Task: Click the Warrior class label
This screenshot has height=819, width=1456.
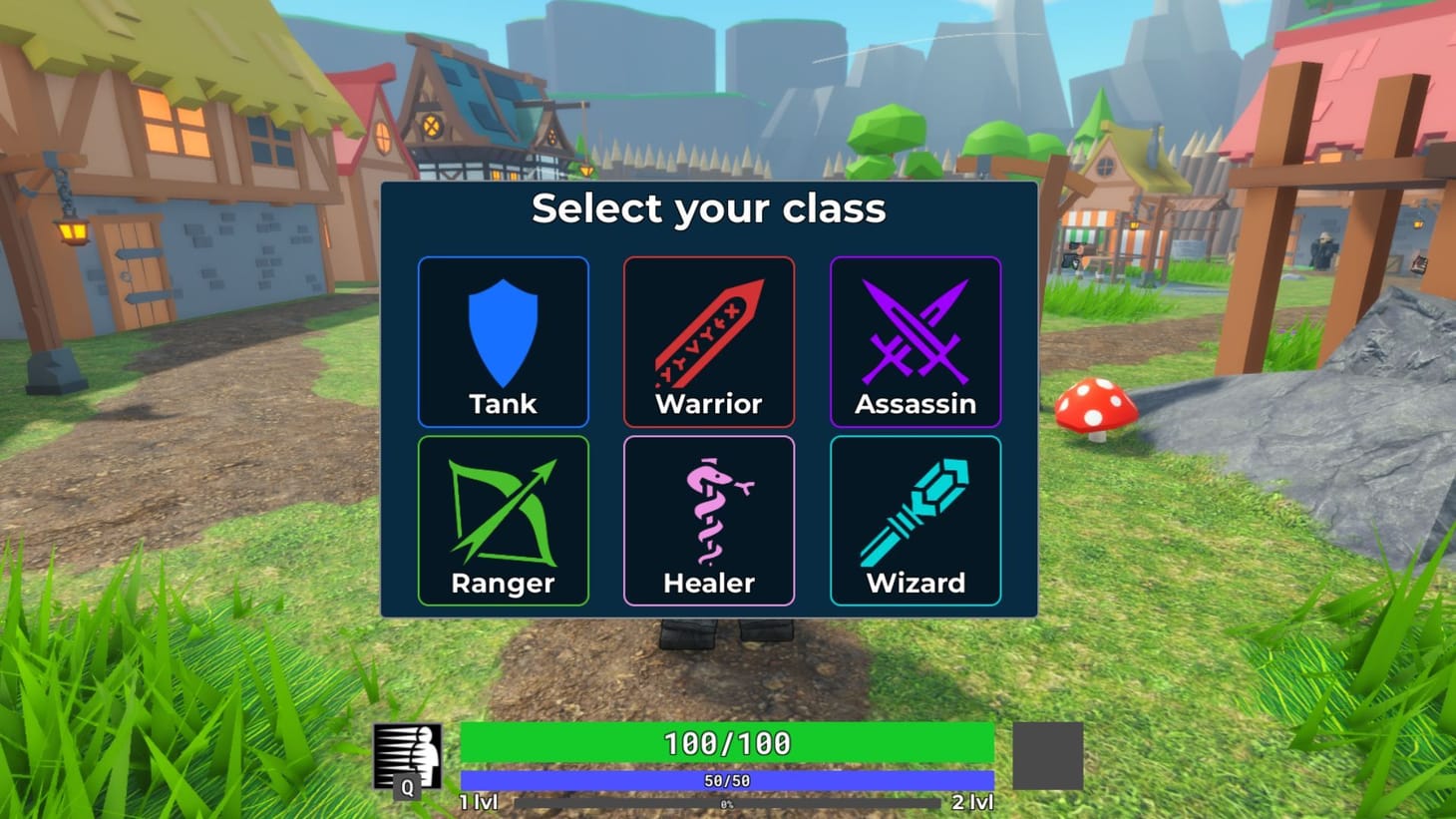Action: tap(708, 404)
